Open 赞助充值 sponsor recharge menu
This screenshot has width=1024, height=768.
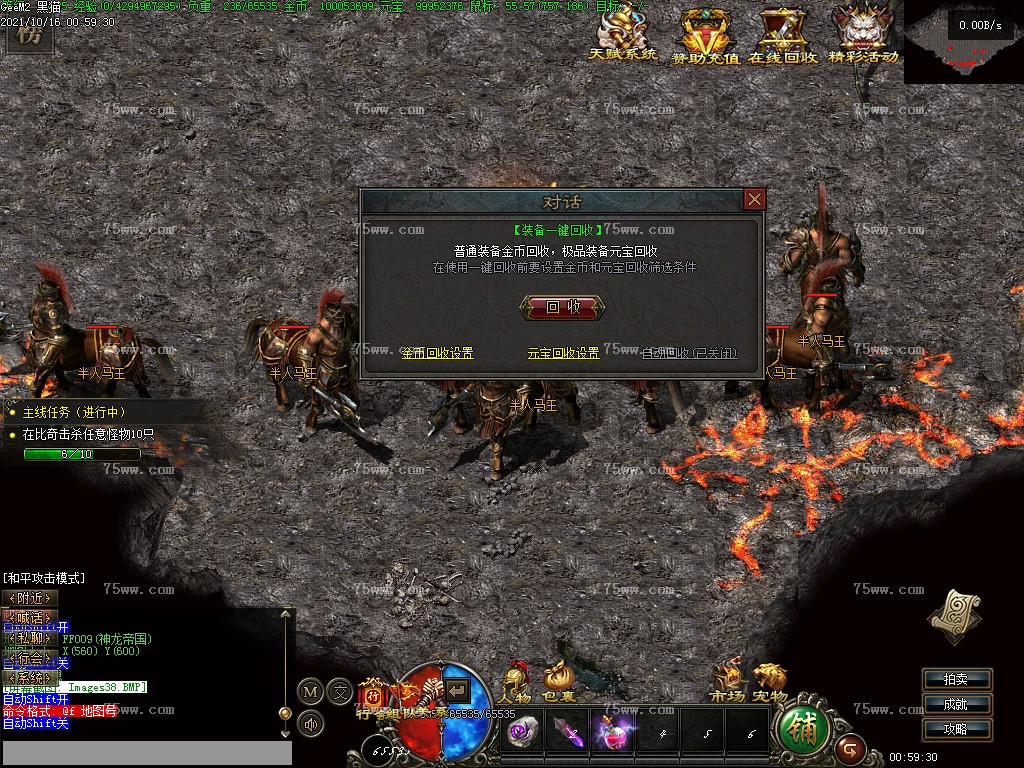pyautogui.click(x=706, y=36)
